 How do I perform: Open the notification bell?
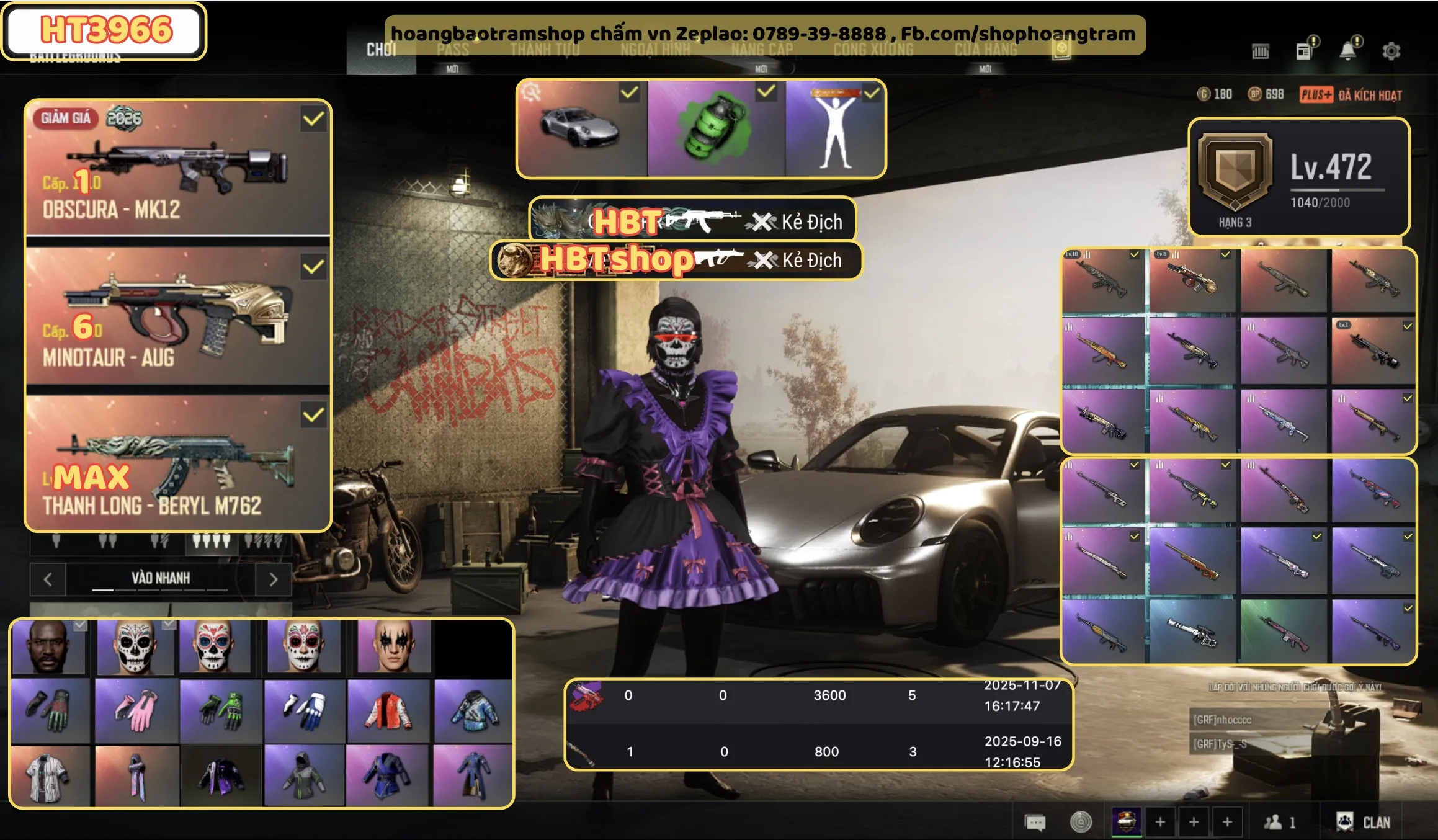point(1347,51)
